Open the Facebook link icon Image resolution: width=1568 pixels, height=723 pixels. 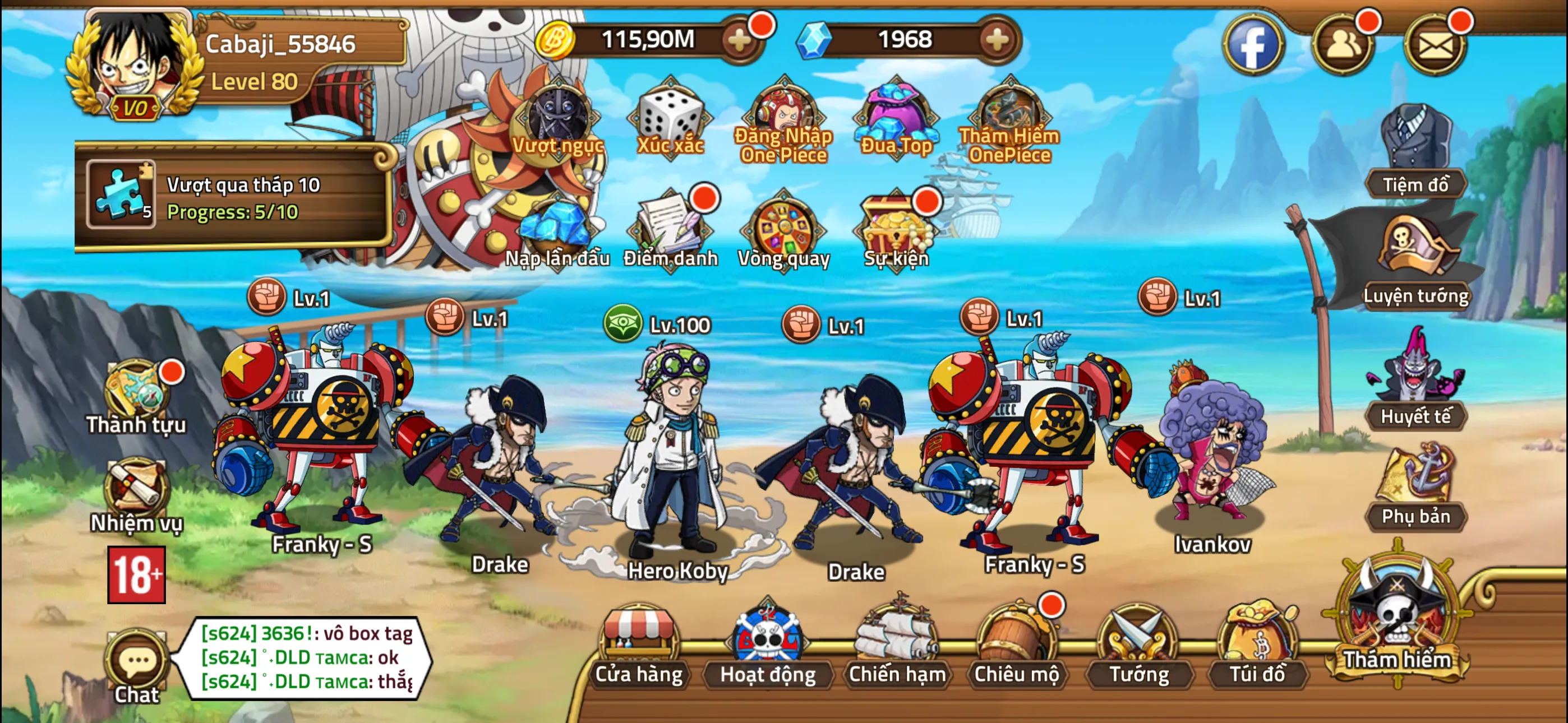tap(1253, 44)
